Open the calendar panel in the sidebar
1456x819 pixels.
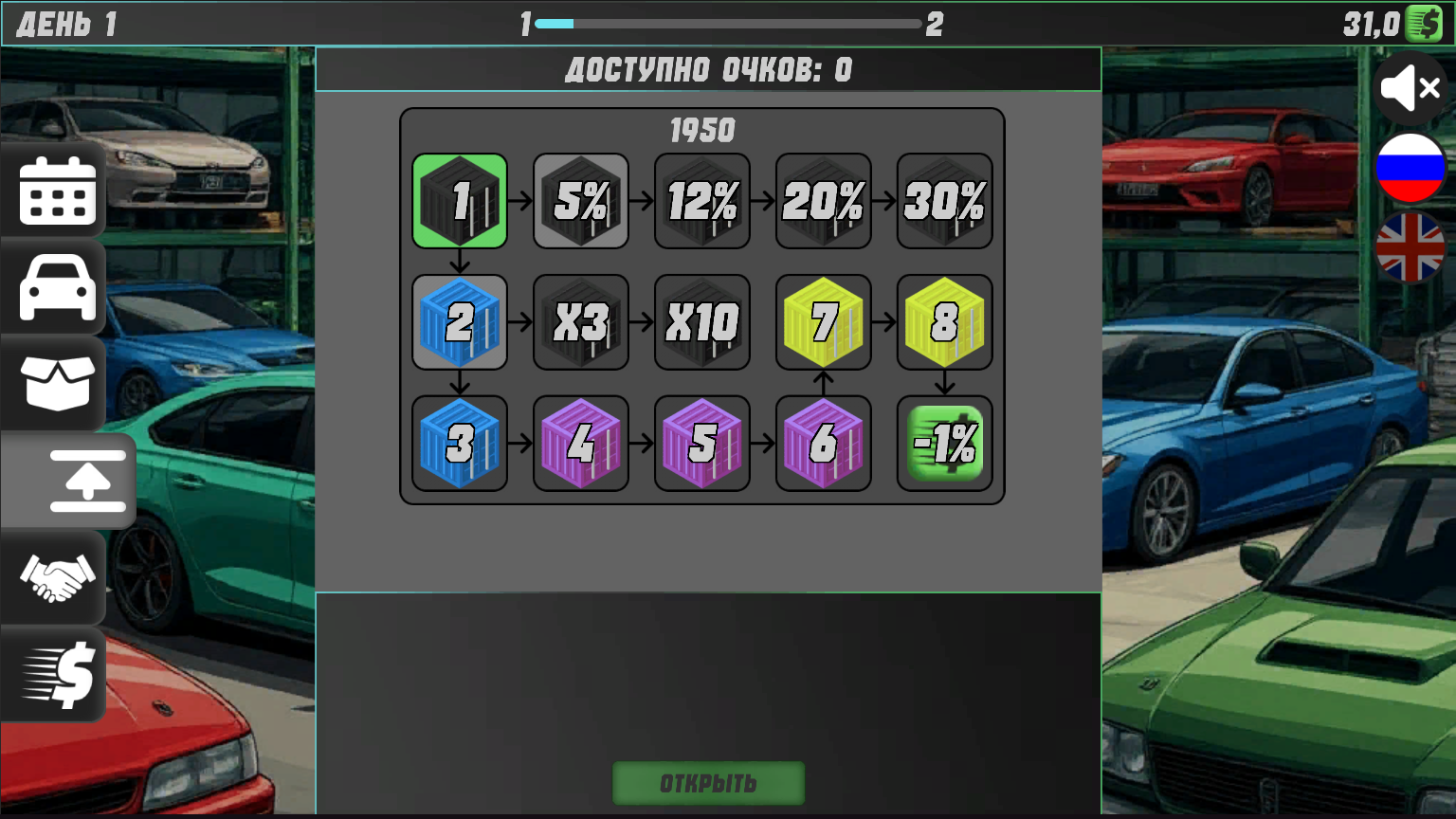click(x=54, y=191)
